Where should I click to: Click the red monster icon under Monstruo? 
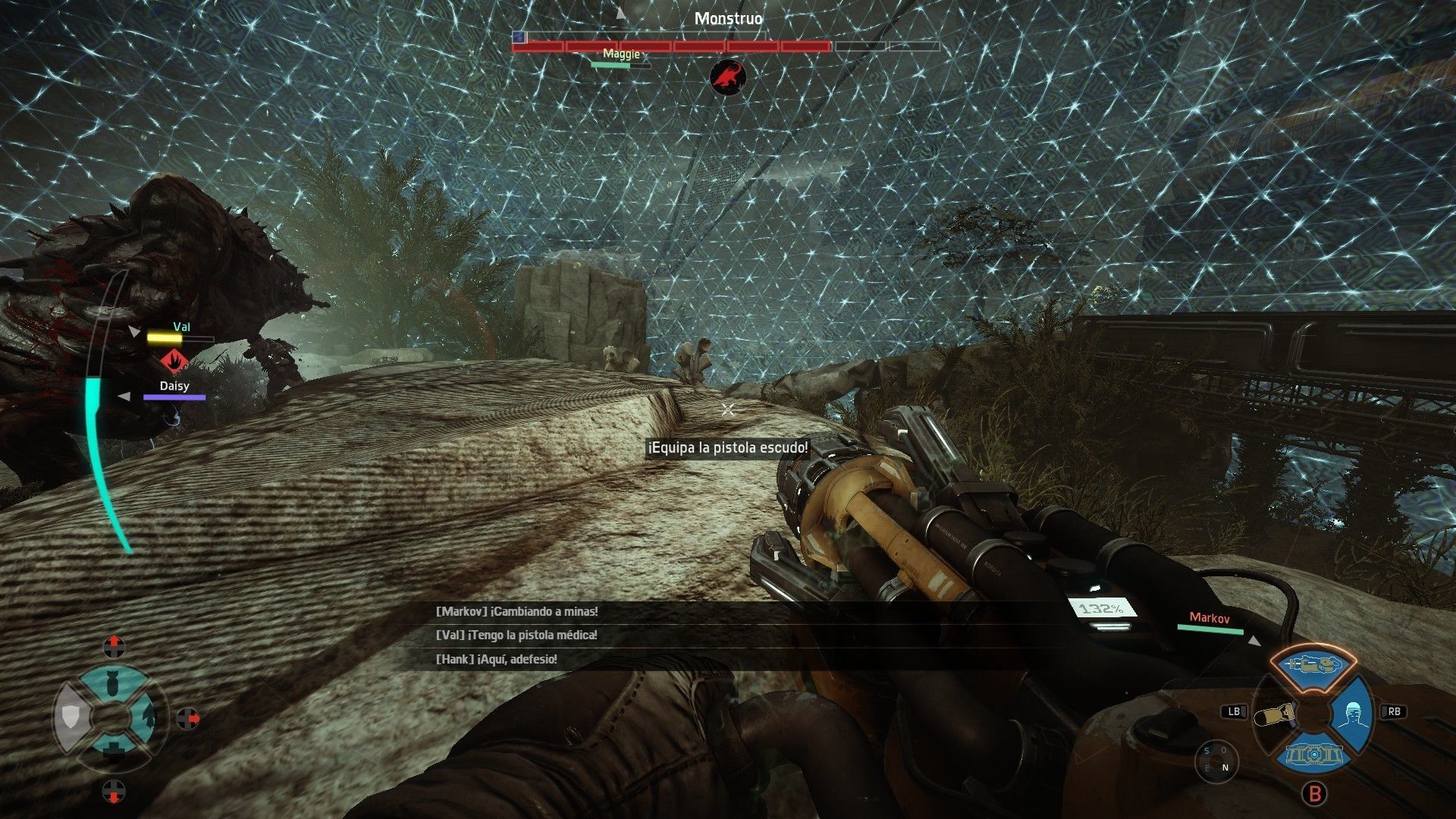coord(728,77)
